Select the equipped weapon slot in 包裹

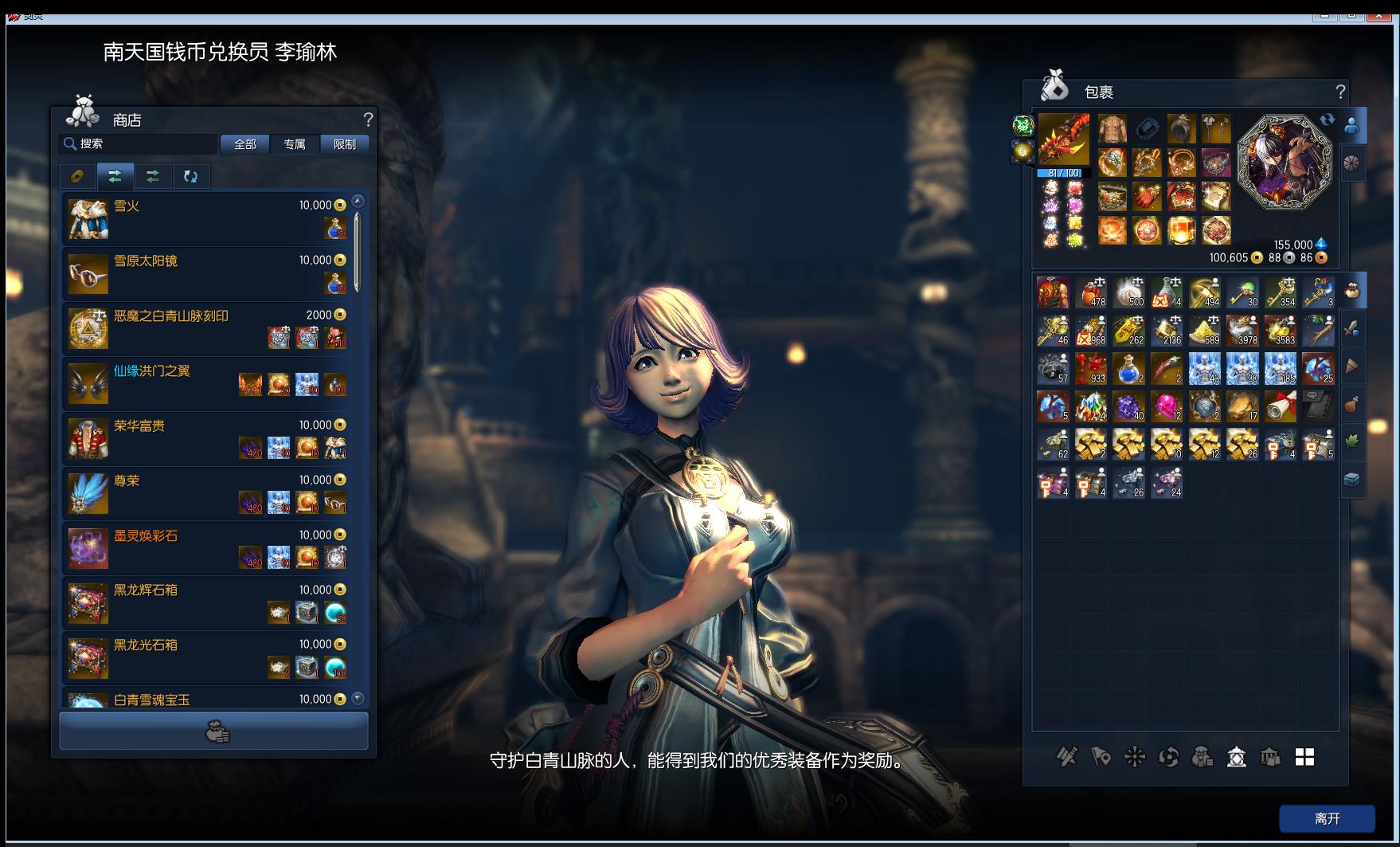(x=1064, y=139)
